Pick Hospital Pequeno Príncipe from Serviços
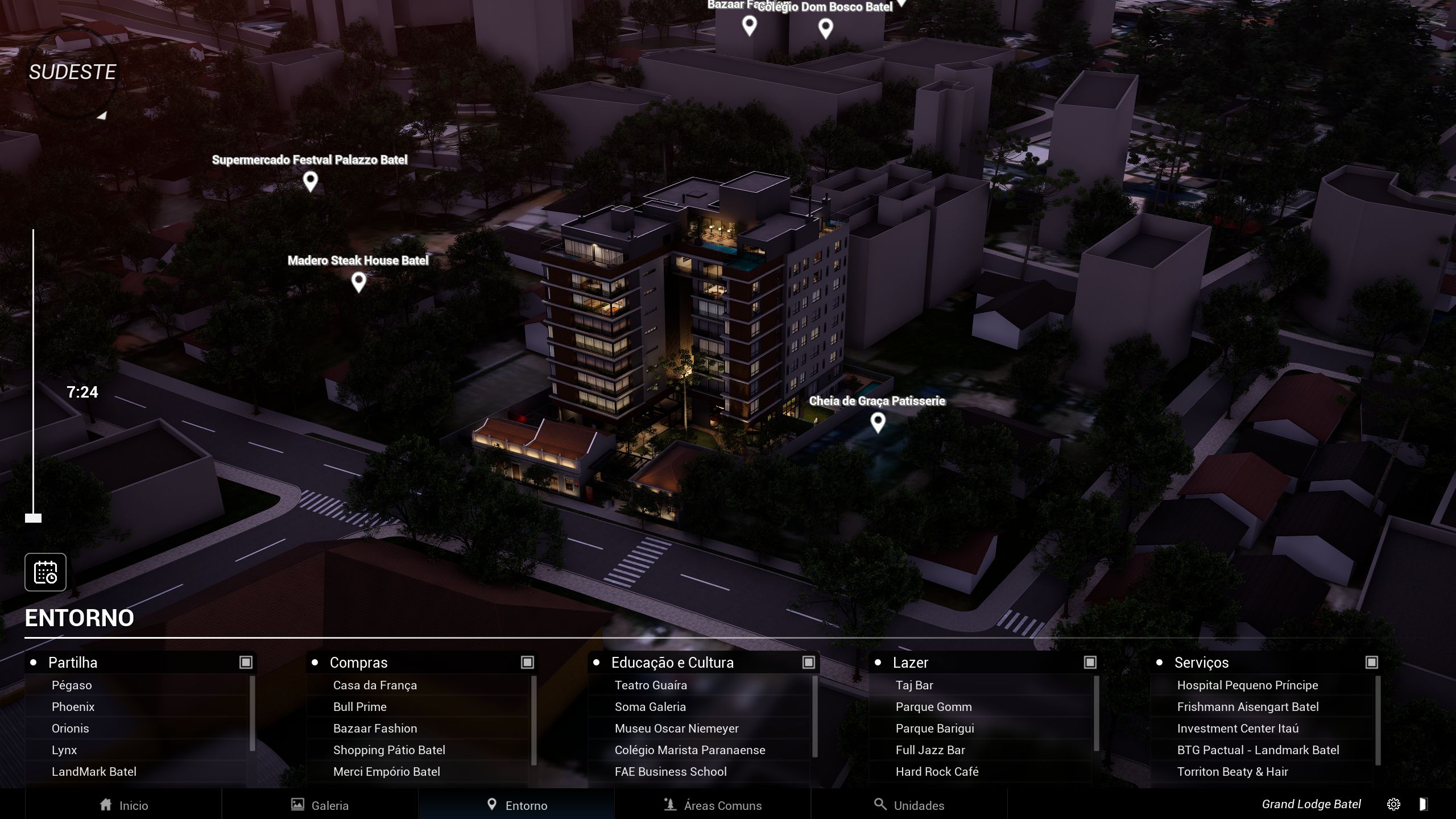1456x819 pixels. (x=1247, y=685)
